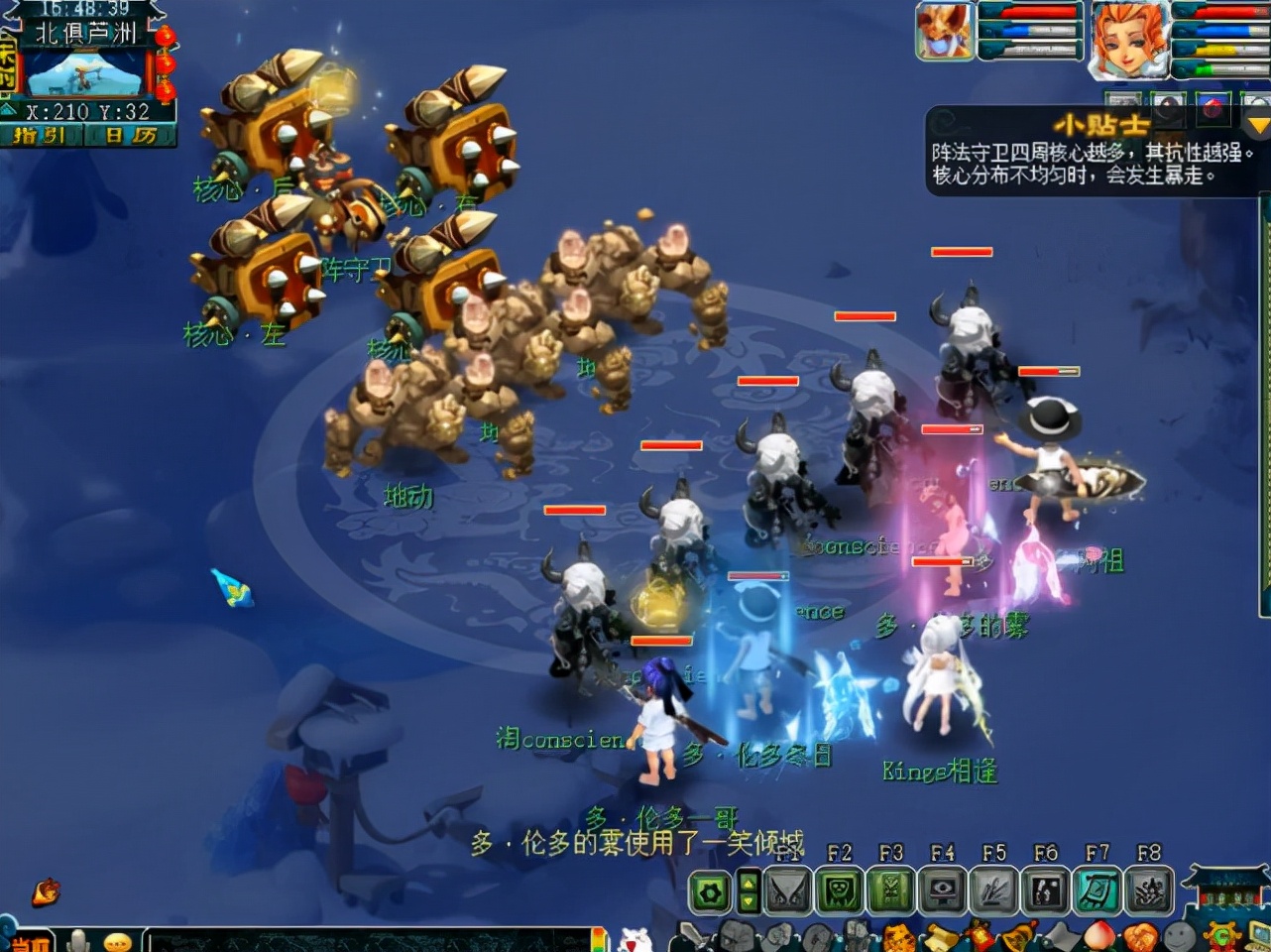
Task: Open the 指引 guide button
Action: tap(41, 136)
